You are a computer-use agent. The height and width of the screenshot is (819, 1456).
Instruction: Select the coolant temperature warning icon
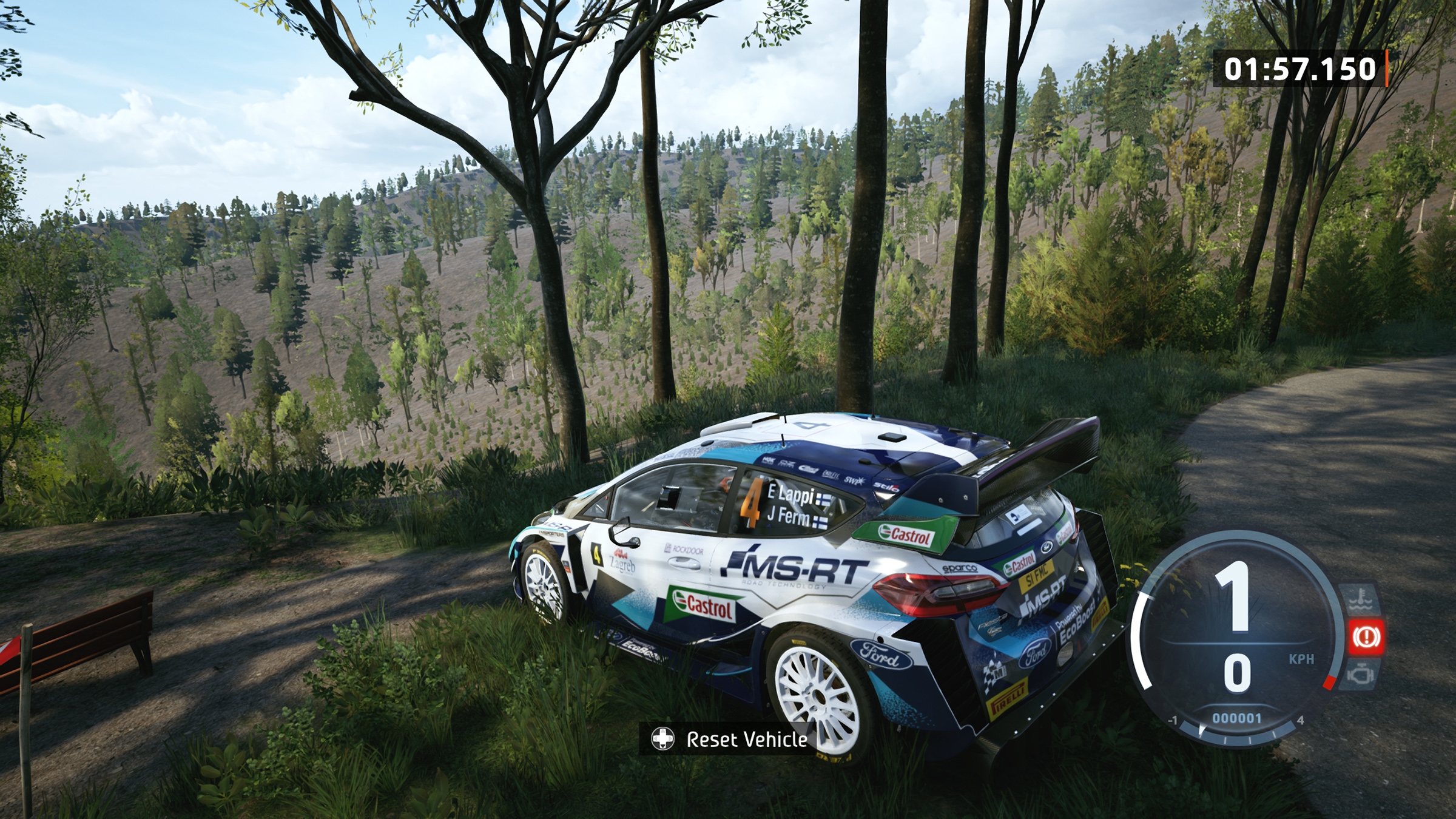point(1361,601)
